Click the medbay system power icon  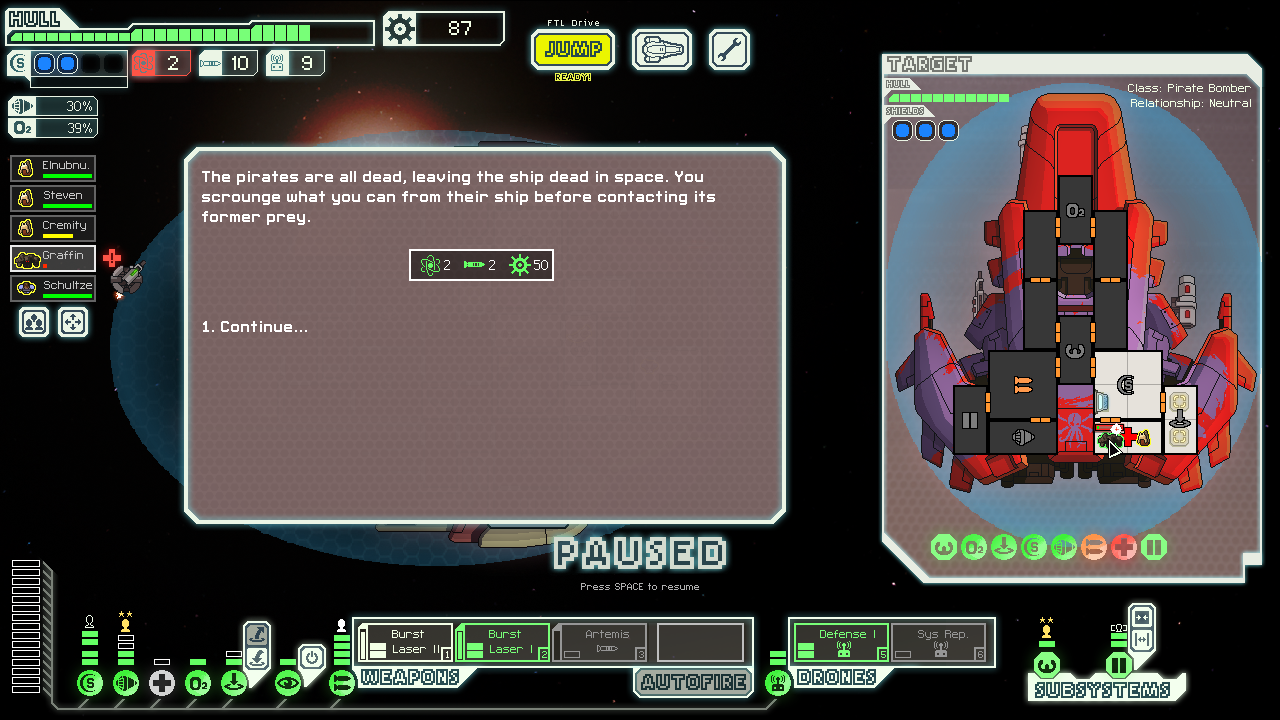162,683
